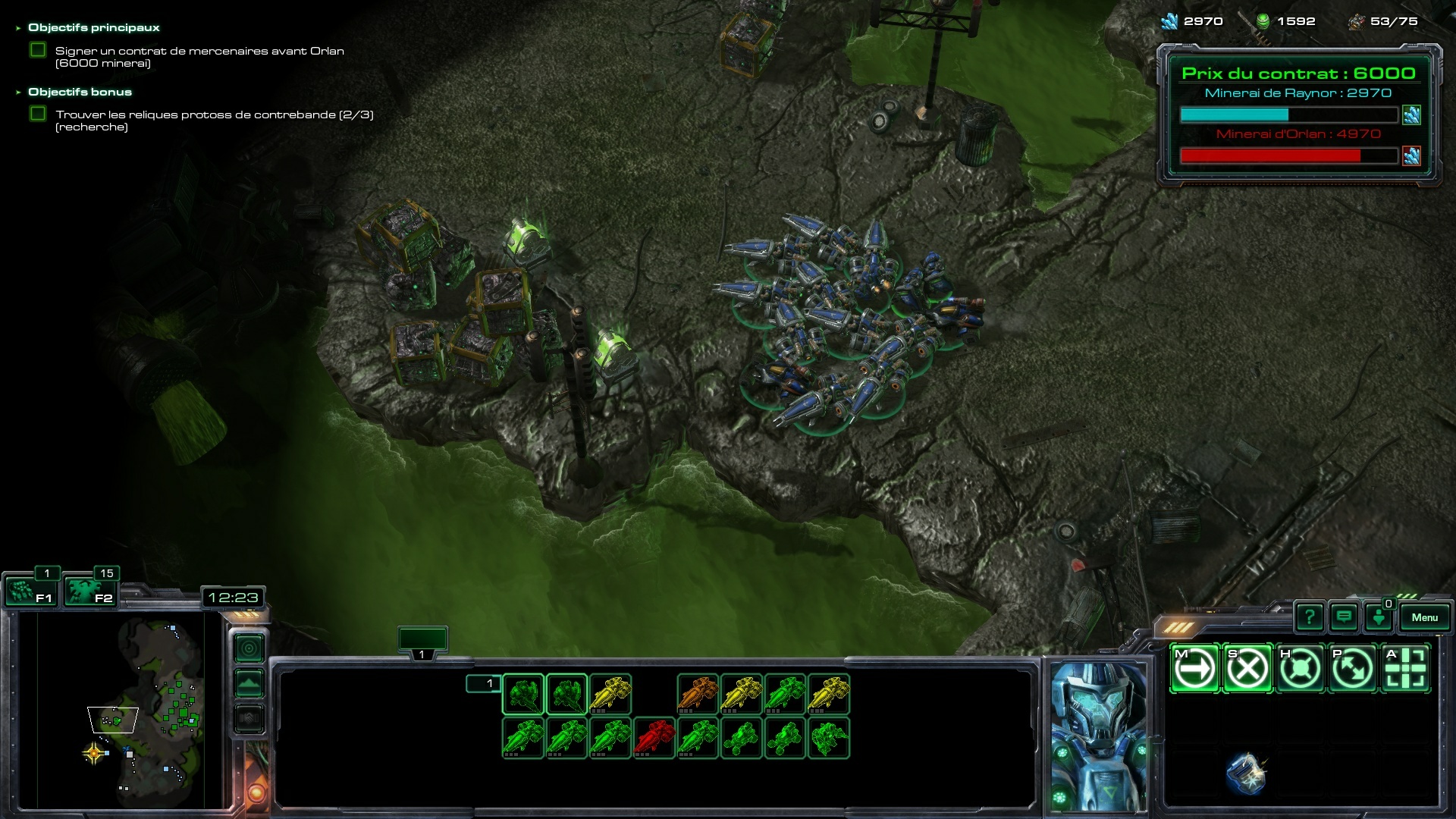Open the Menu button
Image resolution: width=1456 pixels, height=819 pixels.
[x=1424, y=617]
